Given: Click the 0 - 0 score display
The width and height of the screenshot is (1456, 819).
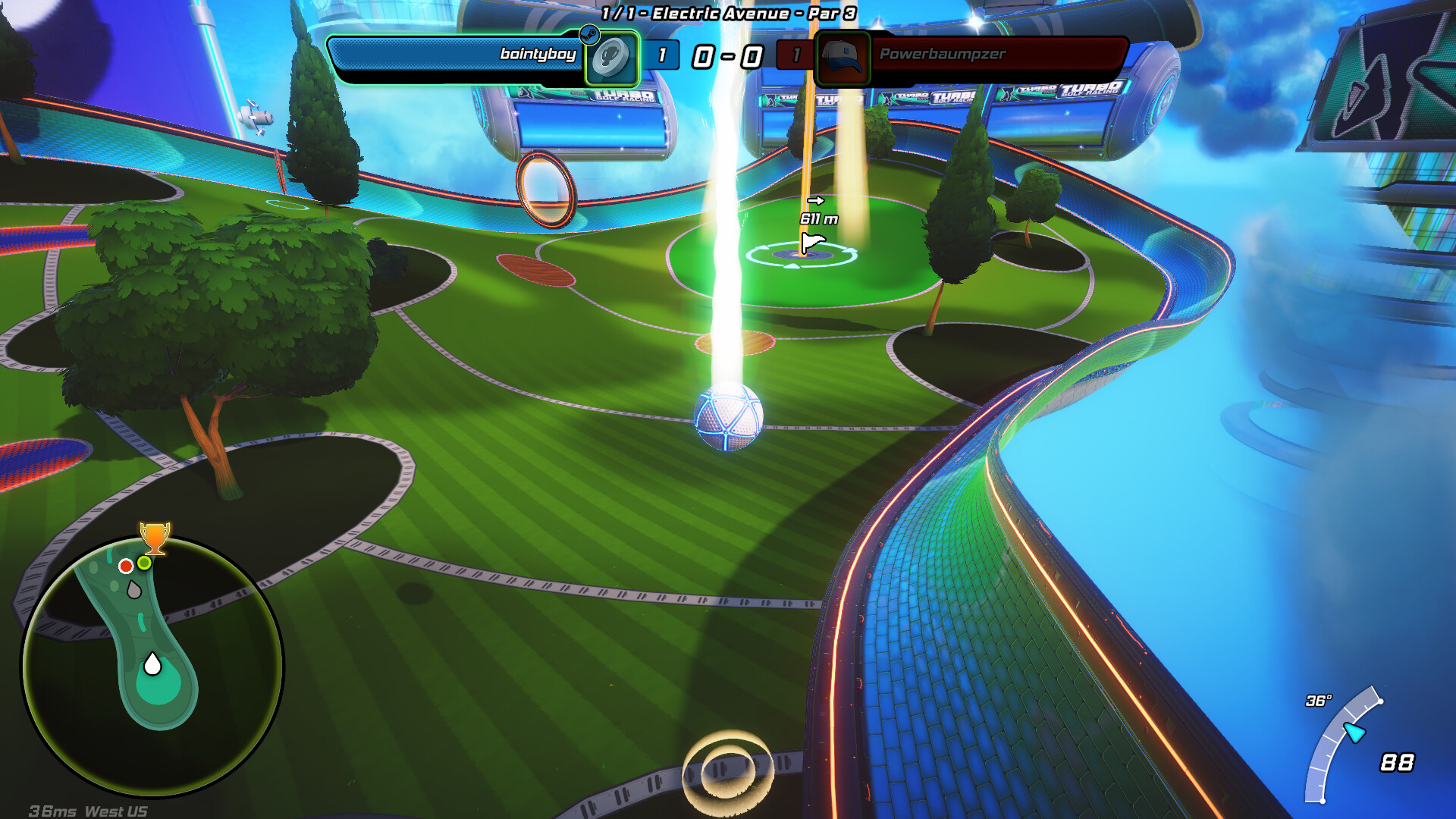Looking at the screenshot, I should (x=726, y=55).
